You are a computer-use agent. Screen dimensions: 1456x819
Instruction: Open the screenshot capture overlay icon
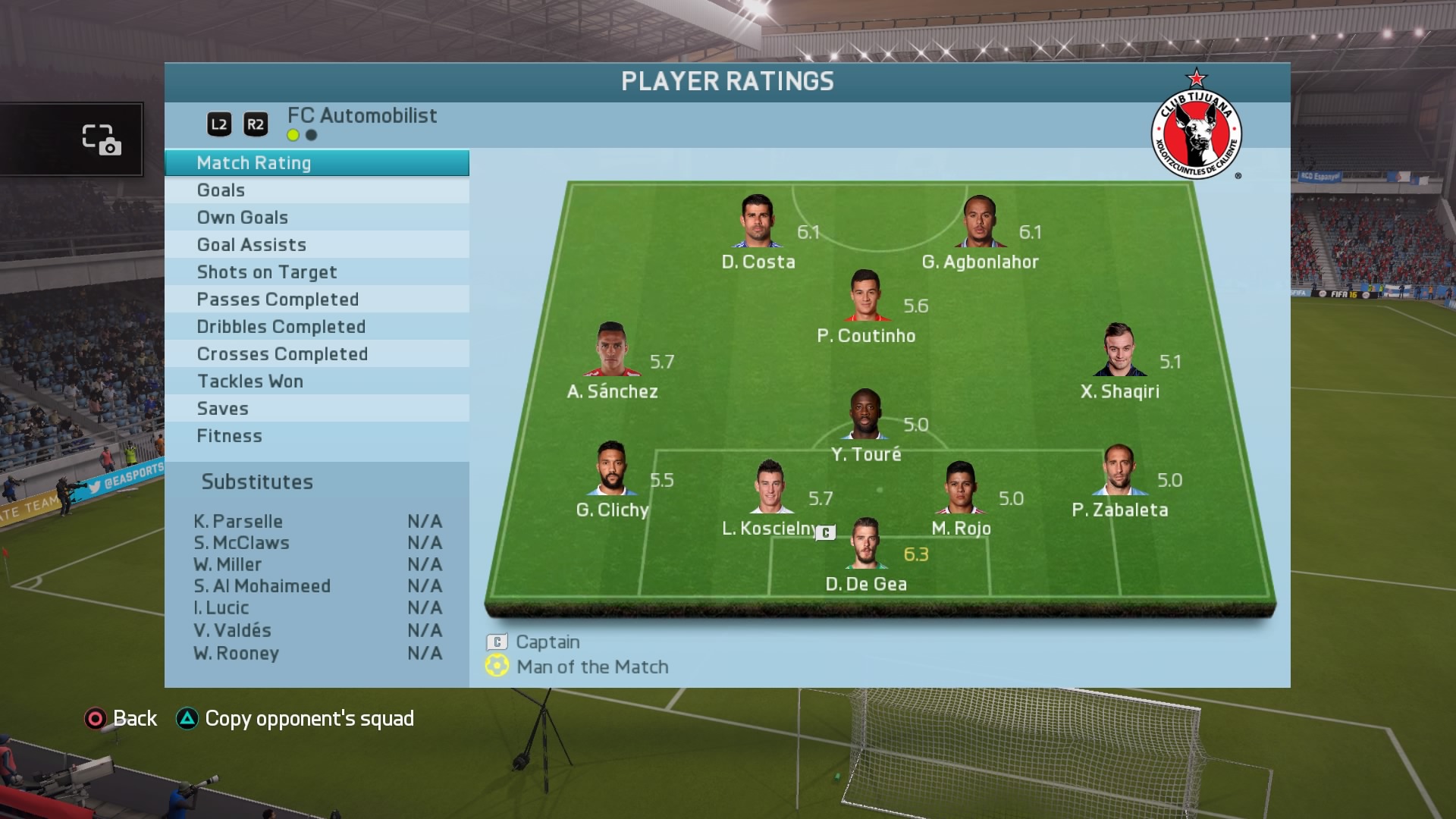coord(102,140)
